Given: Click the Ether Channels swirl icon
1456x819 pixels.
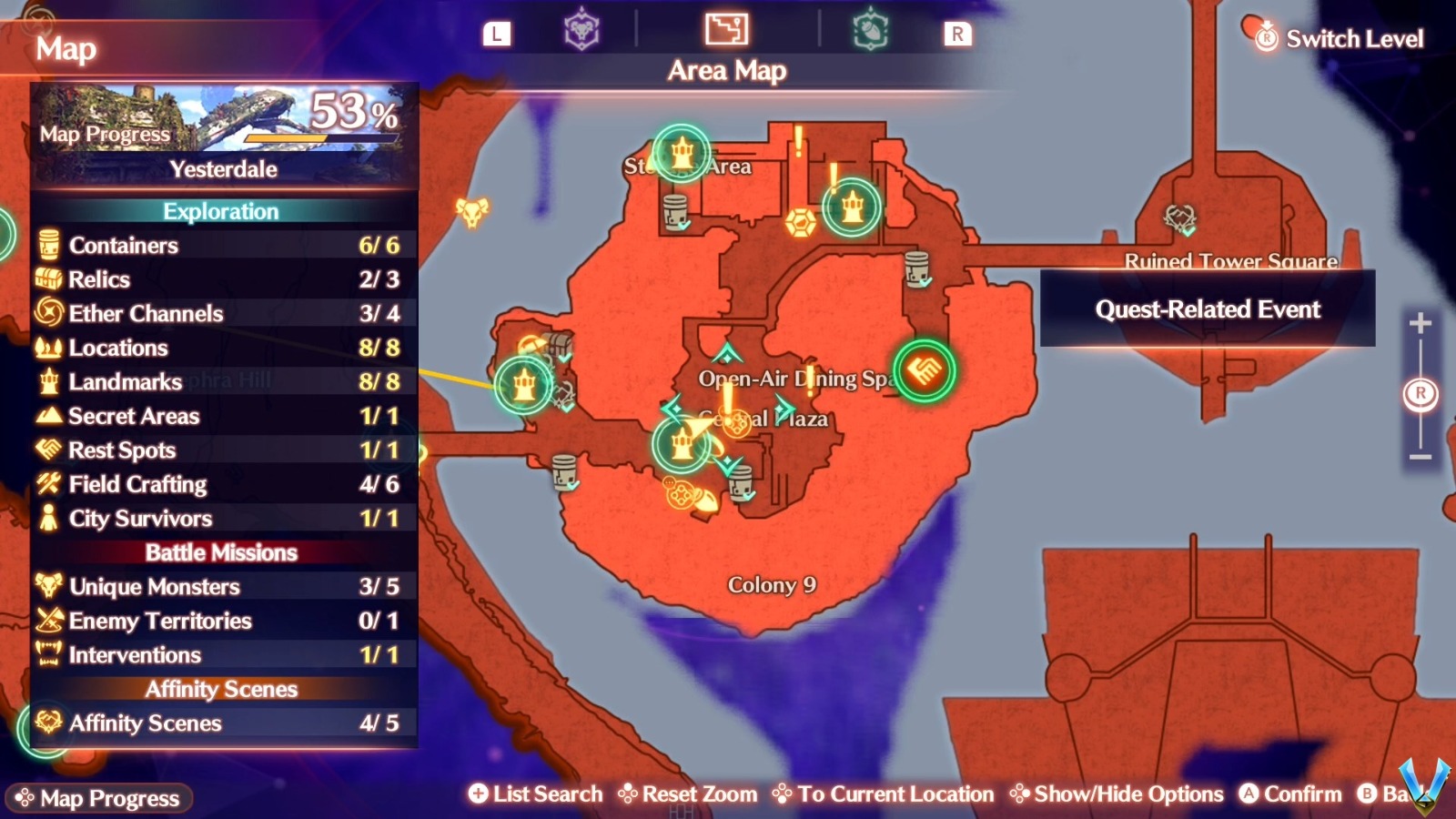Looking at the screenshot, I should 47,313.
